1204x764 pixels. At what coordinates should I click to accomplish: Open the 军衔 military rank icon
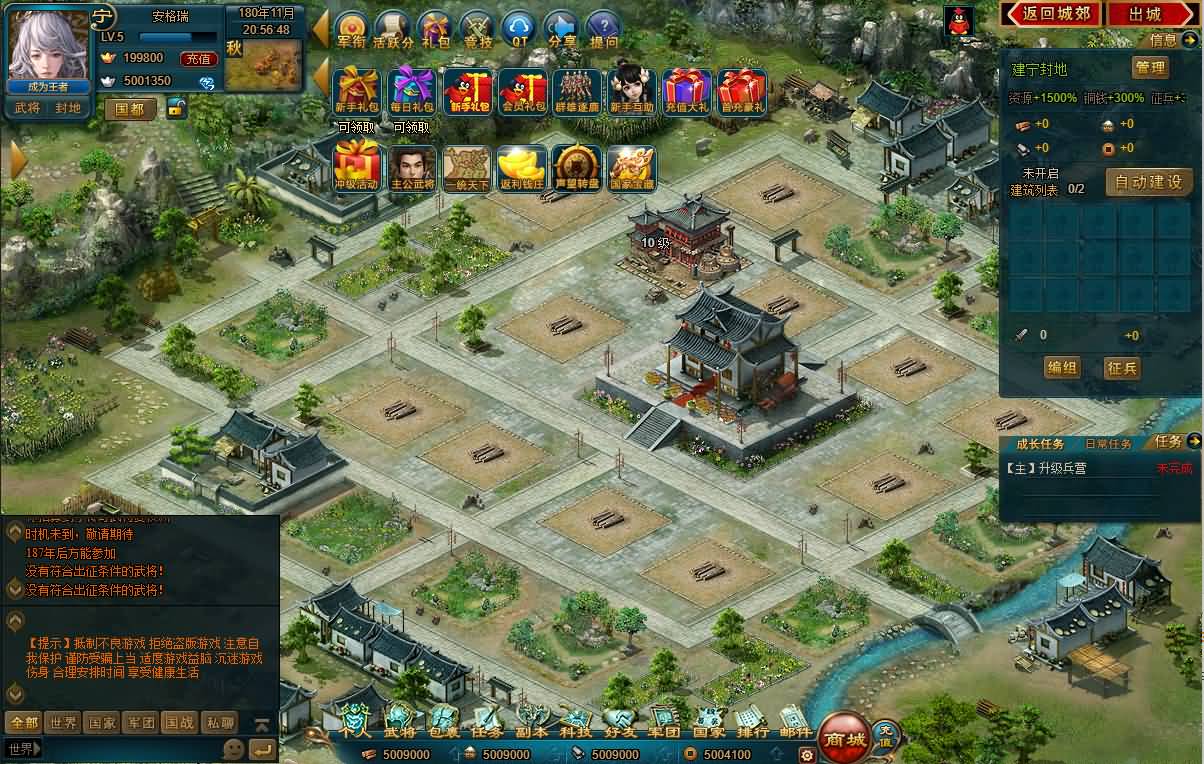[352, 29]
